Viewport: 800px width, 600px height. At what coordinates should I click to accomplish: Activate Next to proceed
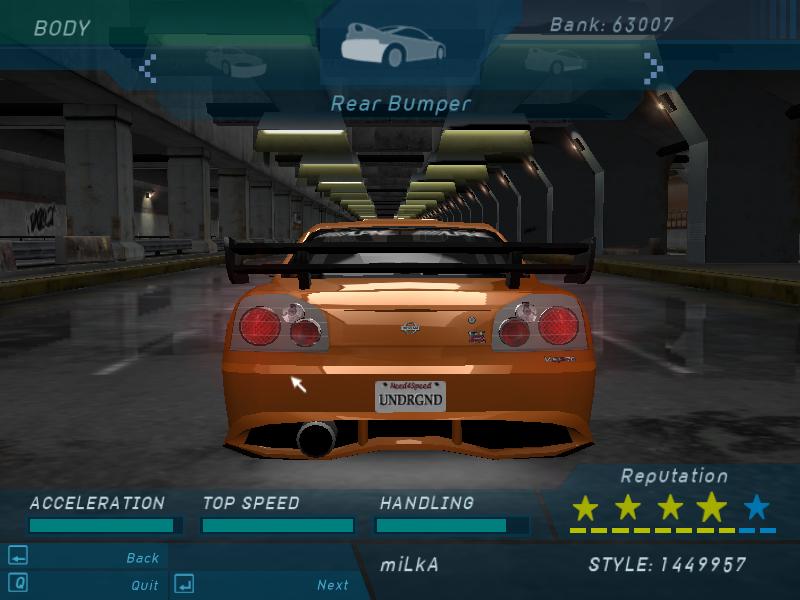coord(333,585)
